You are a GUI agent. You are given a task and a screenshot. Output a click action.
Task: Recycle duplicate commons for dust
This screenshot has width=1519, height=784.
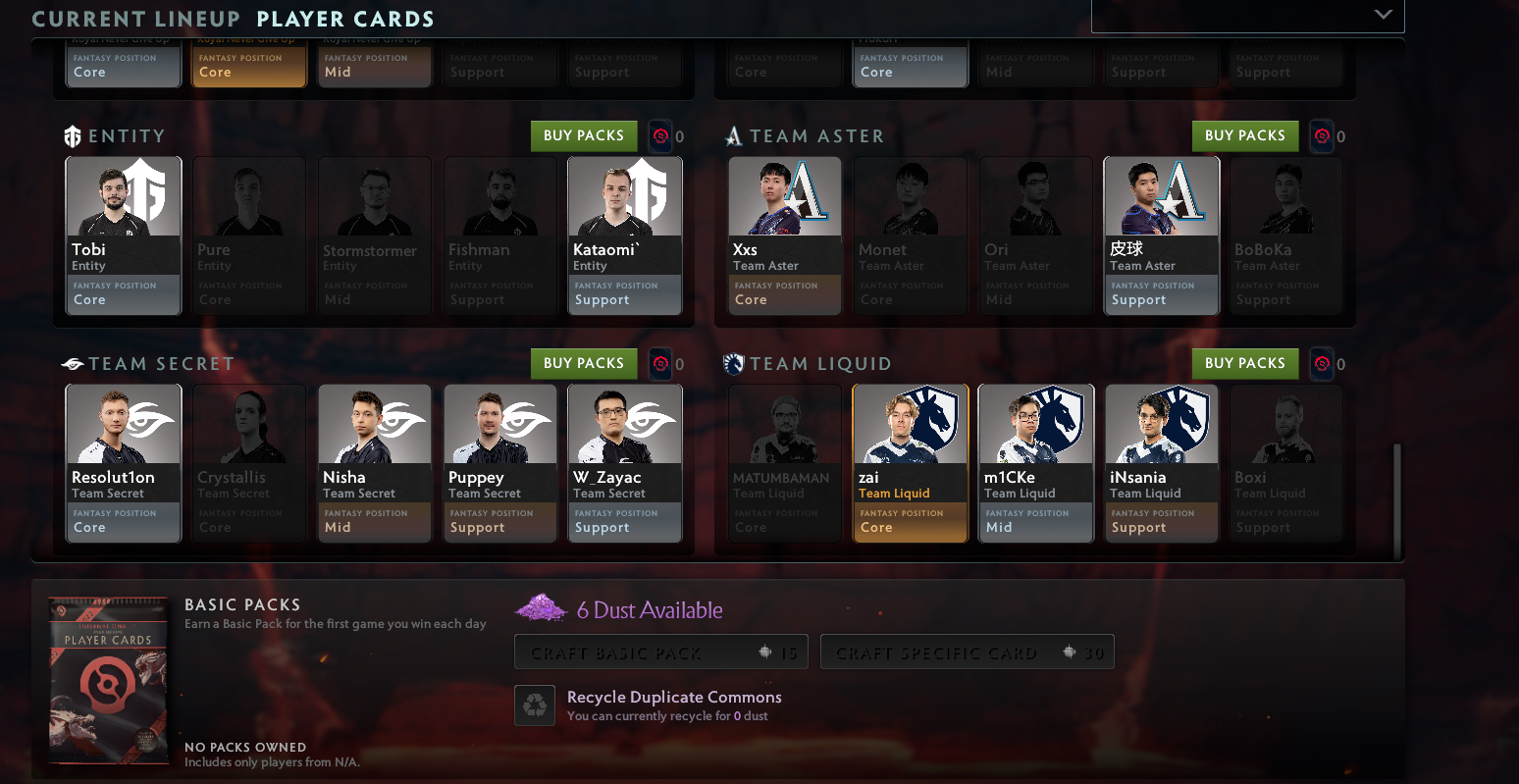(x=535, y=706)
